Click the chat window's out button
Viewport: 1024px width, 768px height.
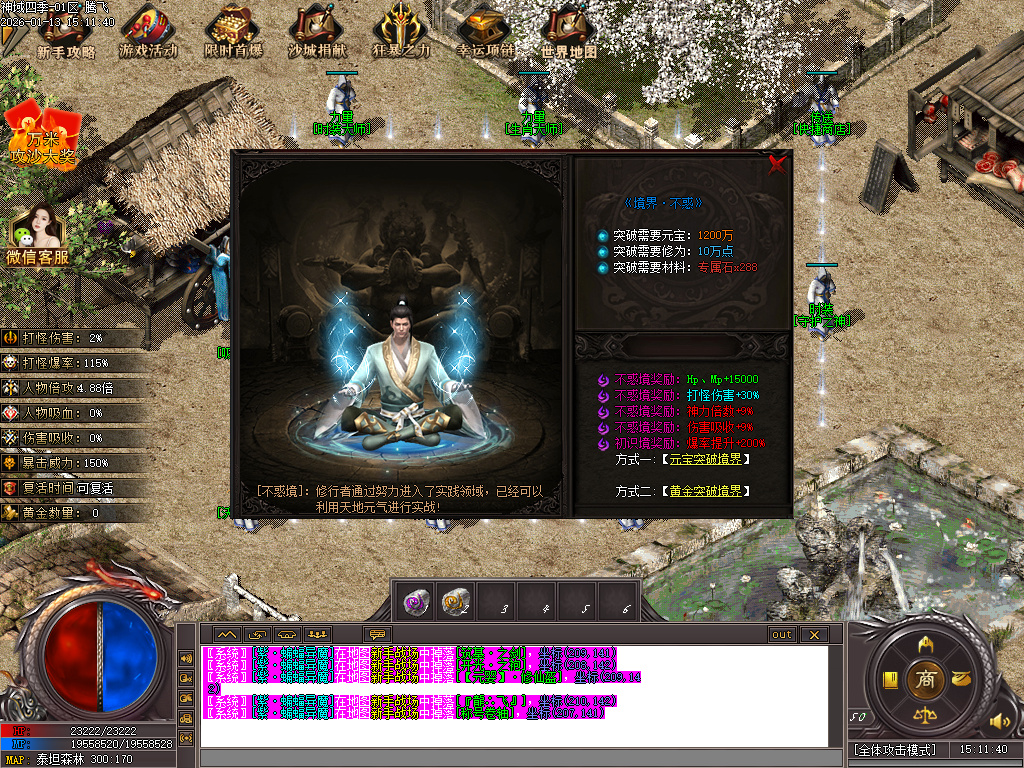[x=781, y=635]
